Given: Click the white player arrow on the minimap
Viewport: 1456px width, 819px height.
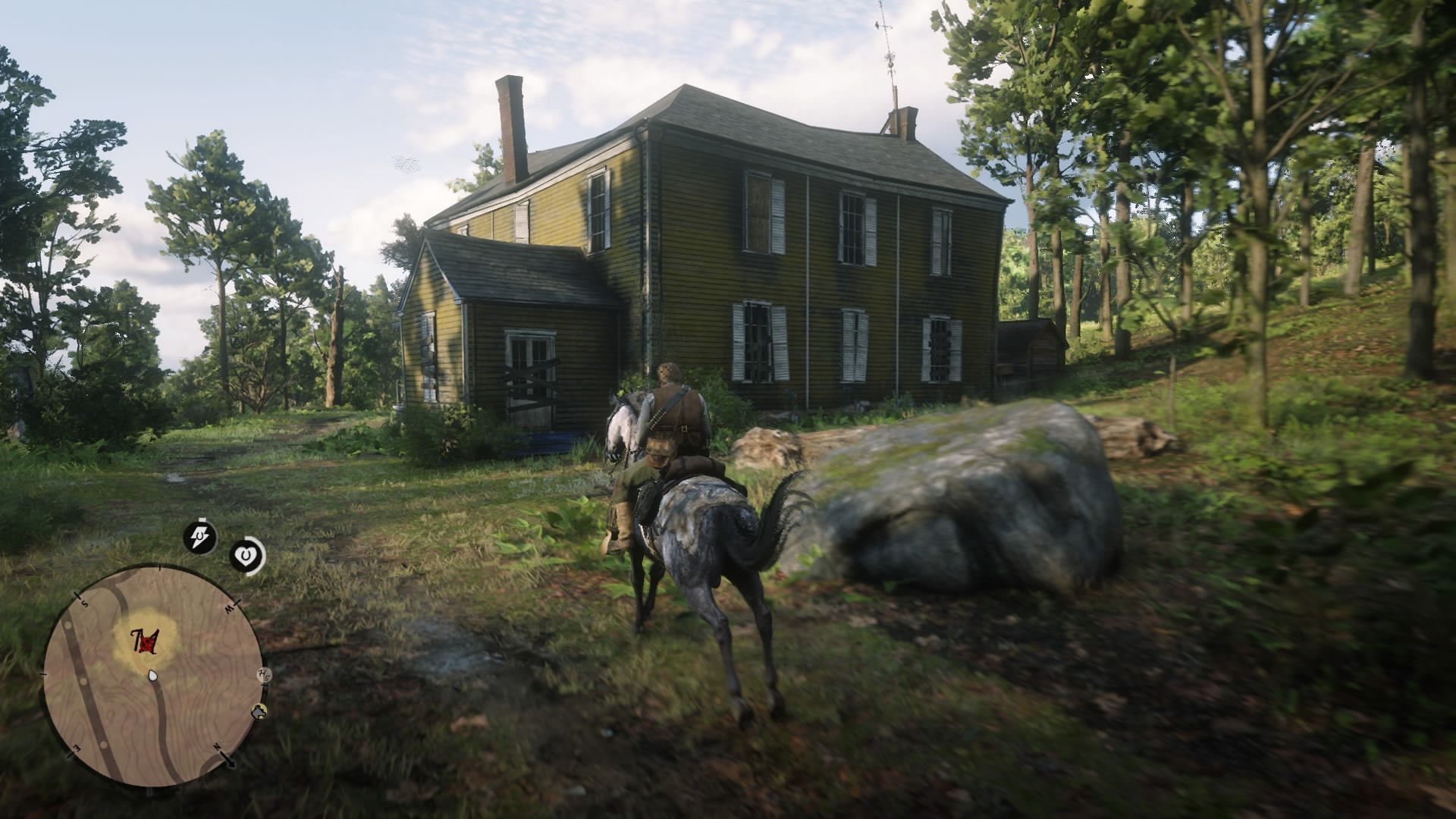Looking at the screenshot, I should coord(152,676).
